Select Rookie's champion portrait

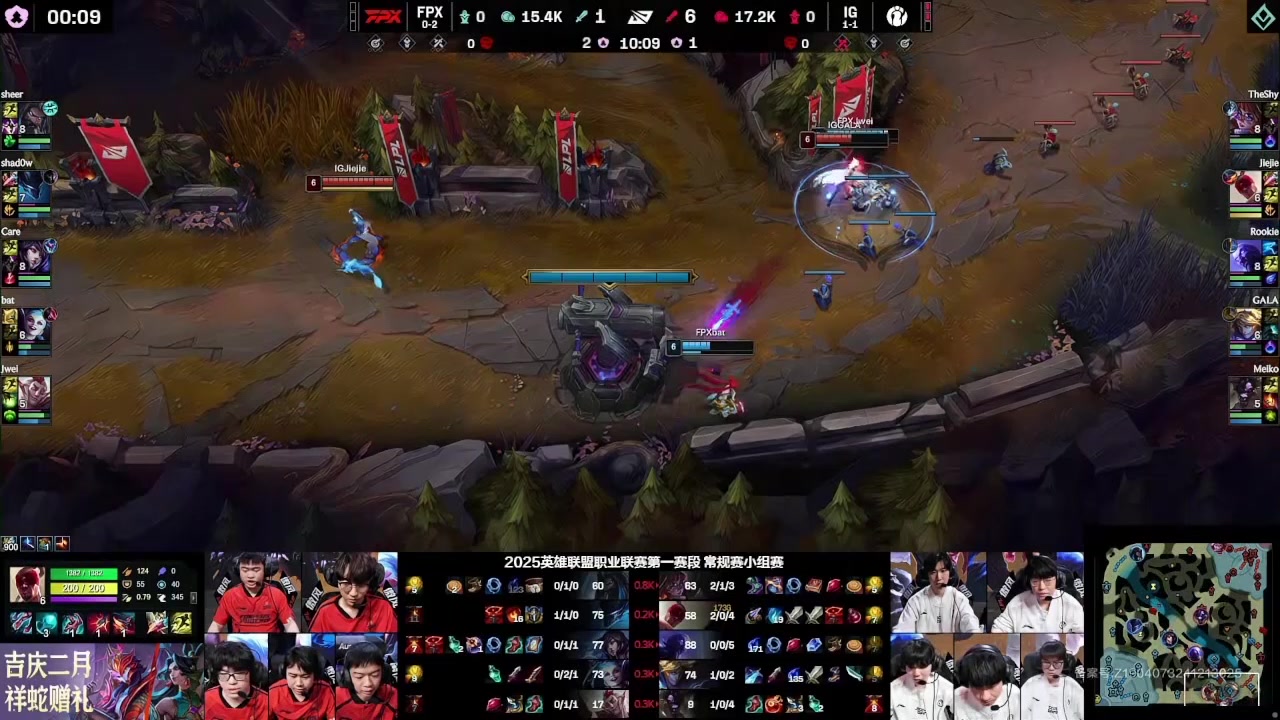(1245, 257)
